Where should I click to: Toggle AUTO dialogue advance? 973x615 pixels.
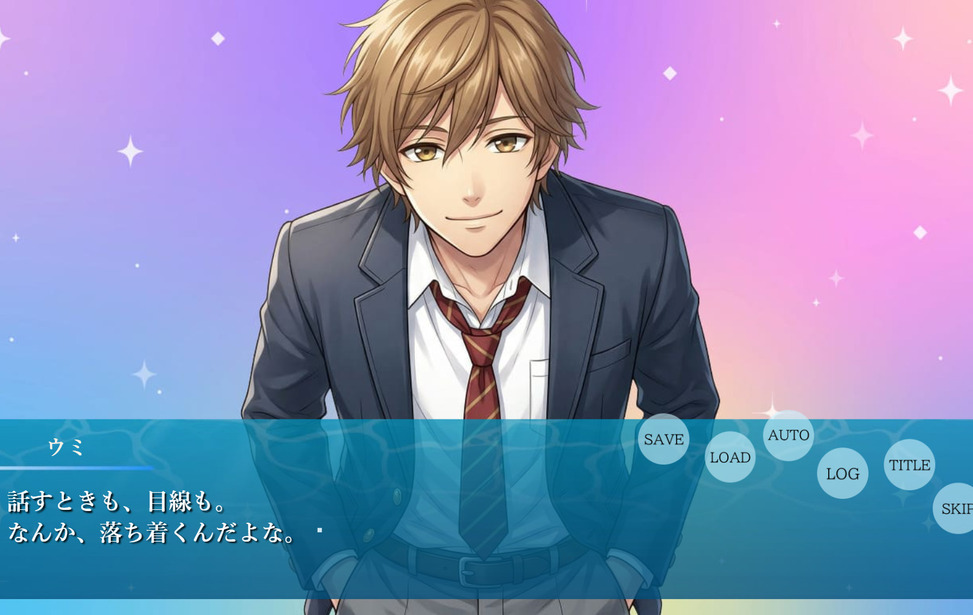click(x=788, y=435)
